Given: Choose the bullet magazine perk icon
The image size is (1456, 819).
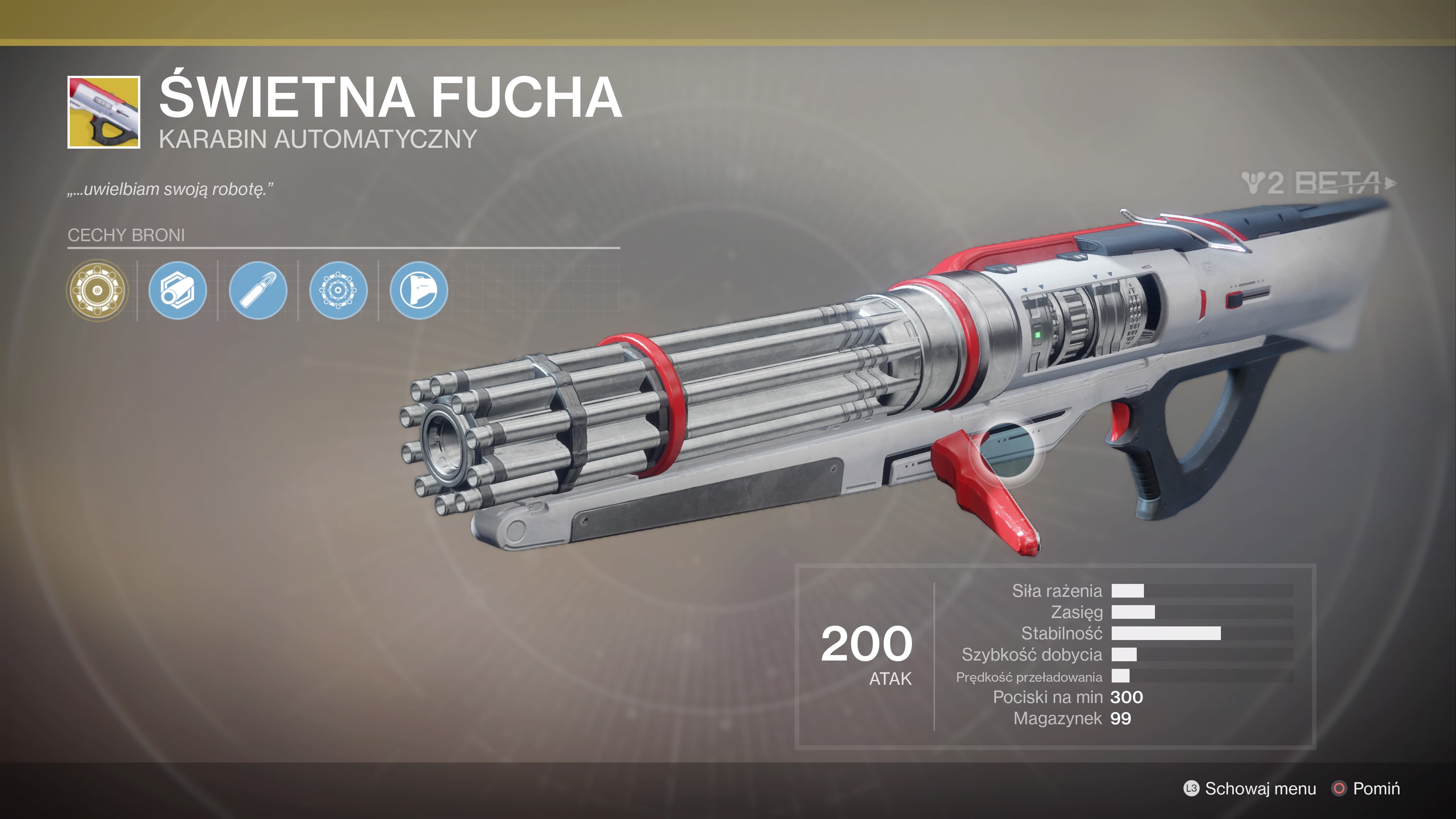Looking at the screenshot, I should tap(258, 290).
